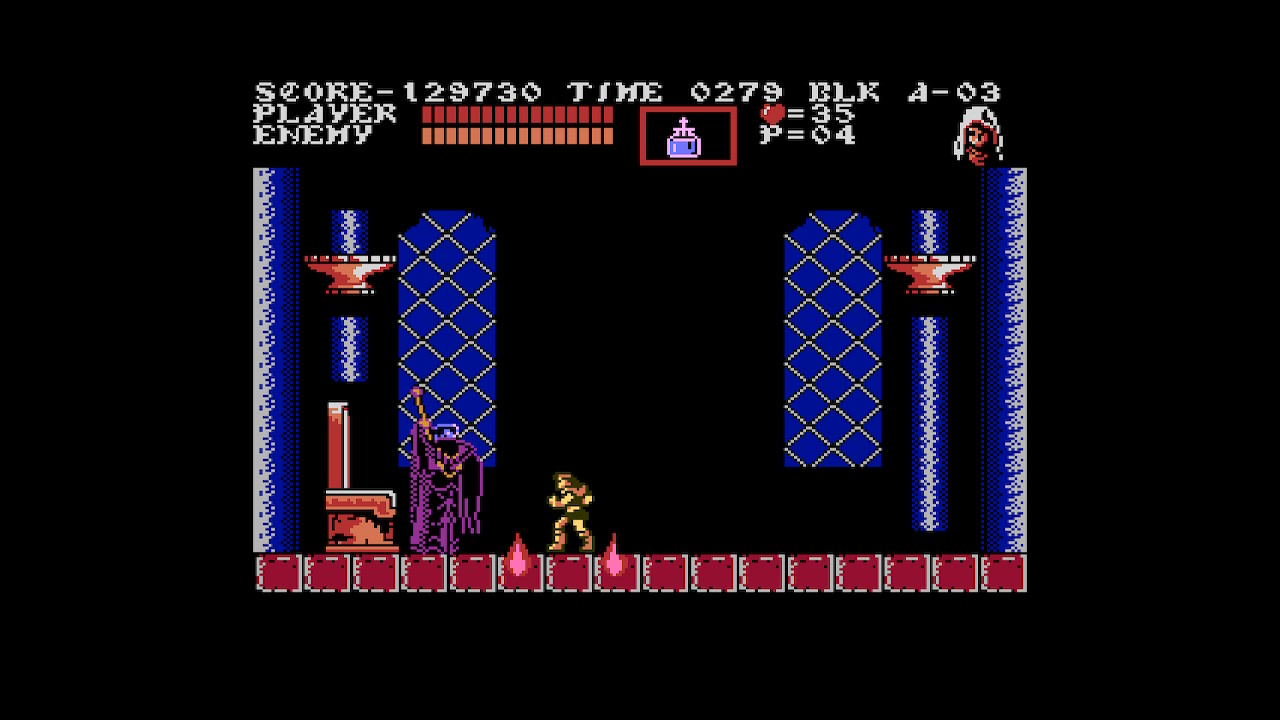Toggle the red subweapon selection frame

687,137
